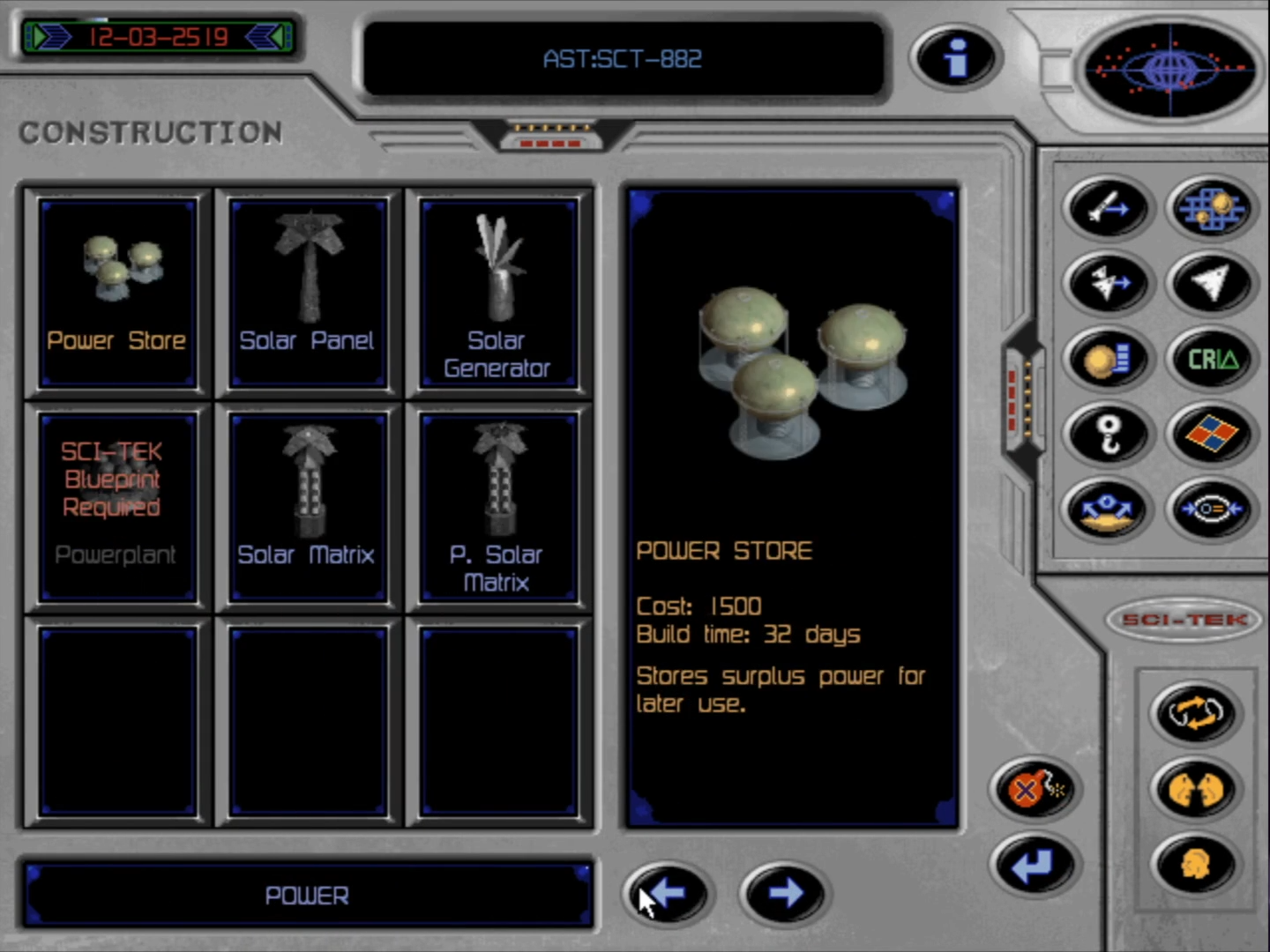Click the blue return arrow button

(1035, 865)
